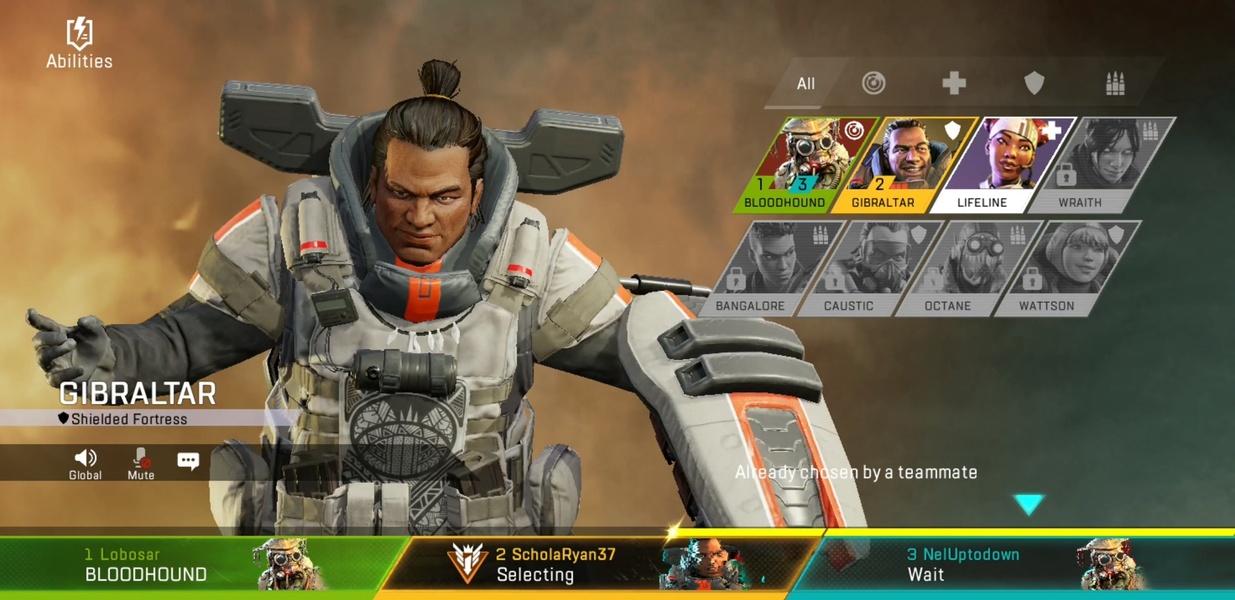Filter legends by the bullets offensive class

pyautogui.click(x=1115, y=84)
